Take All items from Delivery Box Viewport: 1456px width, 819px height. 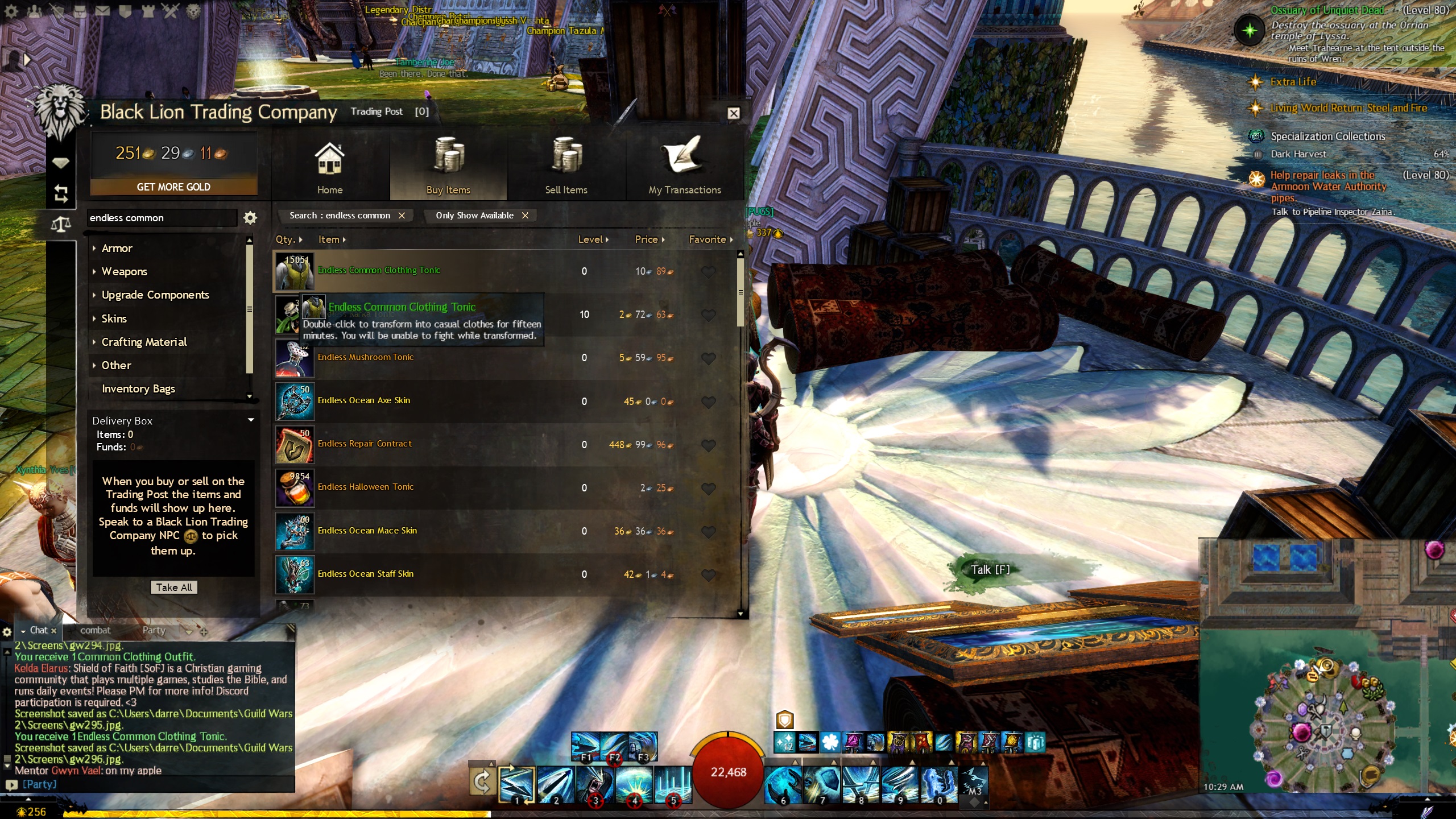pyautogui.click(x=173, y=588)
